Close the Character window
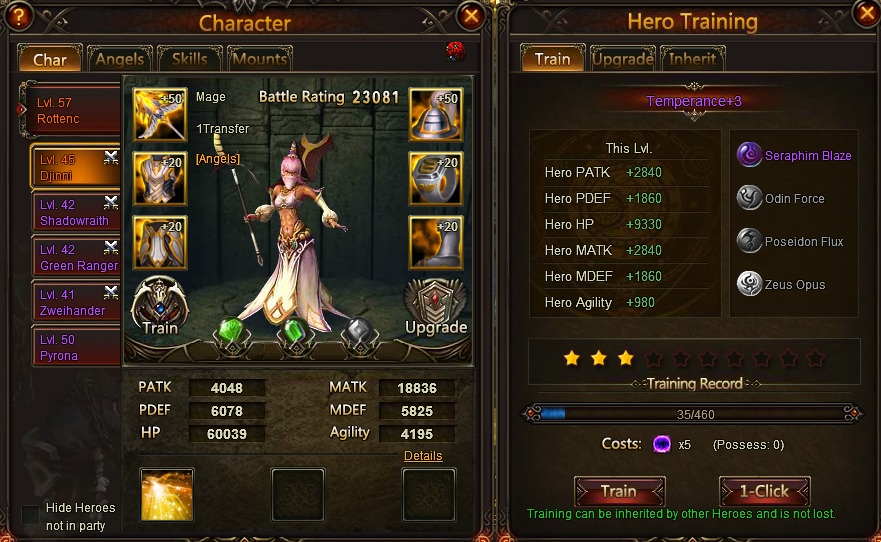The height and width of the screenshot is (542, 881). coord(471,15)
